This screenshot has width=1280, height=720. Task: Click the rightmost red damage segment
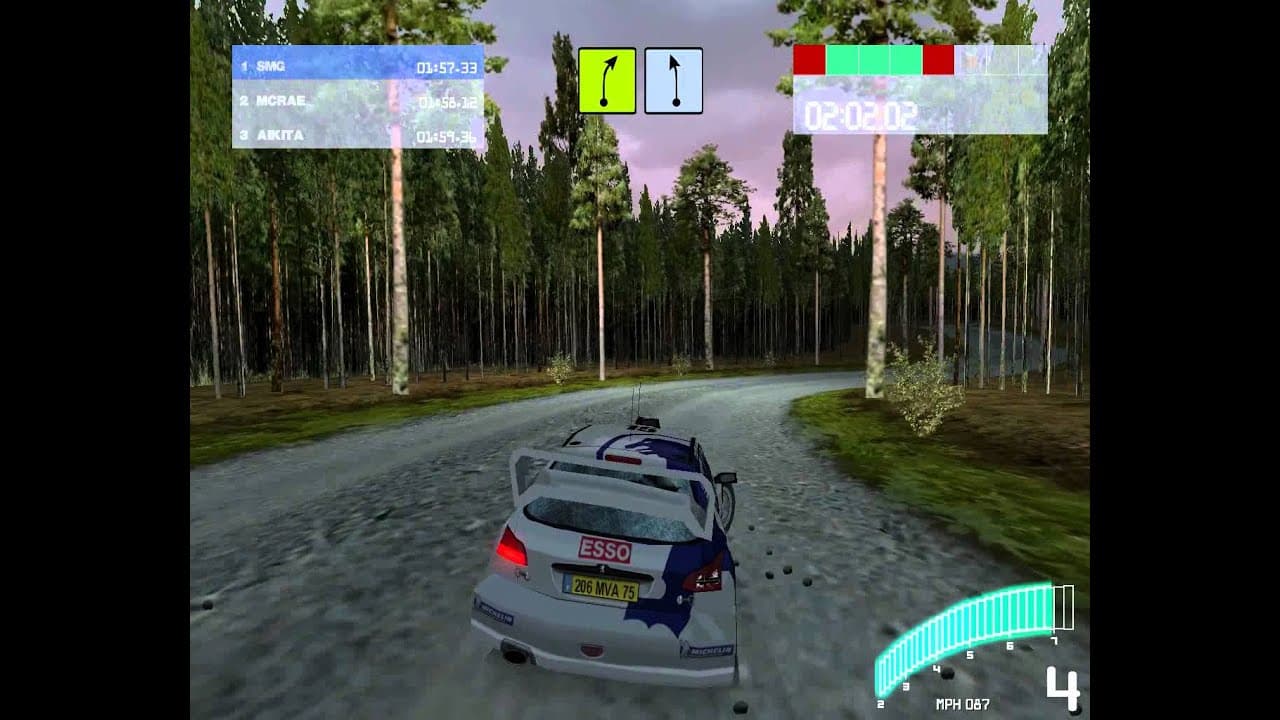click(x=937, y=60)
